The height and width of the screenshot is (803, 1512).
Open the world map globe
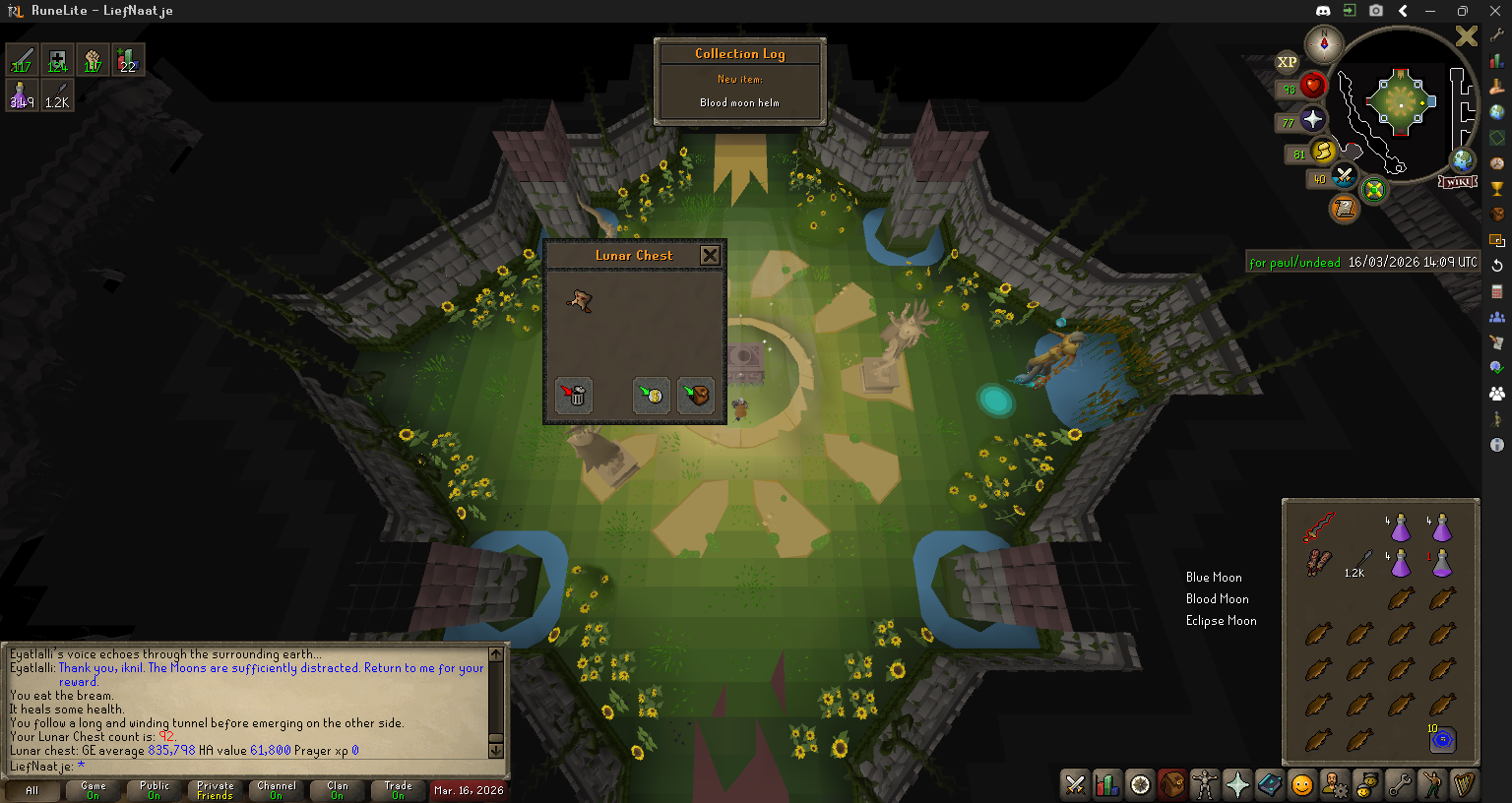tap(1463, 160)
